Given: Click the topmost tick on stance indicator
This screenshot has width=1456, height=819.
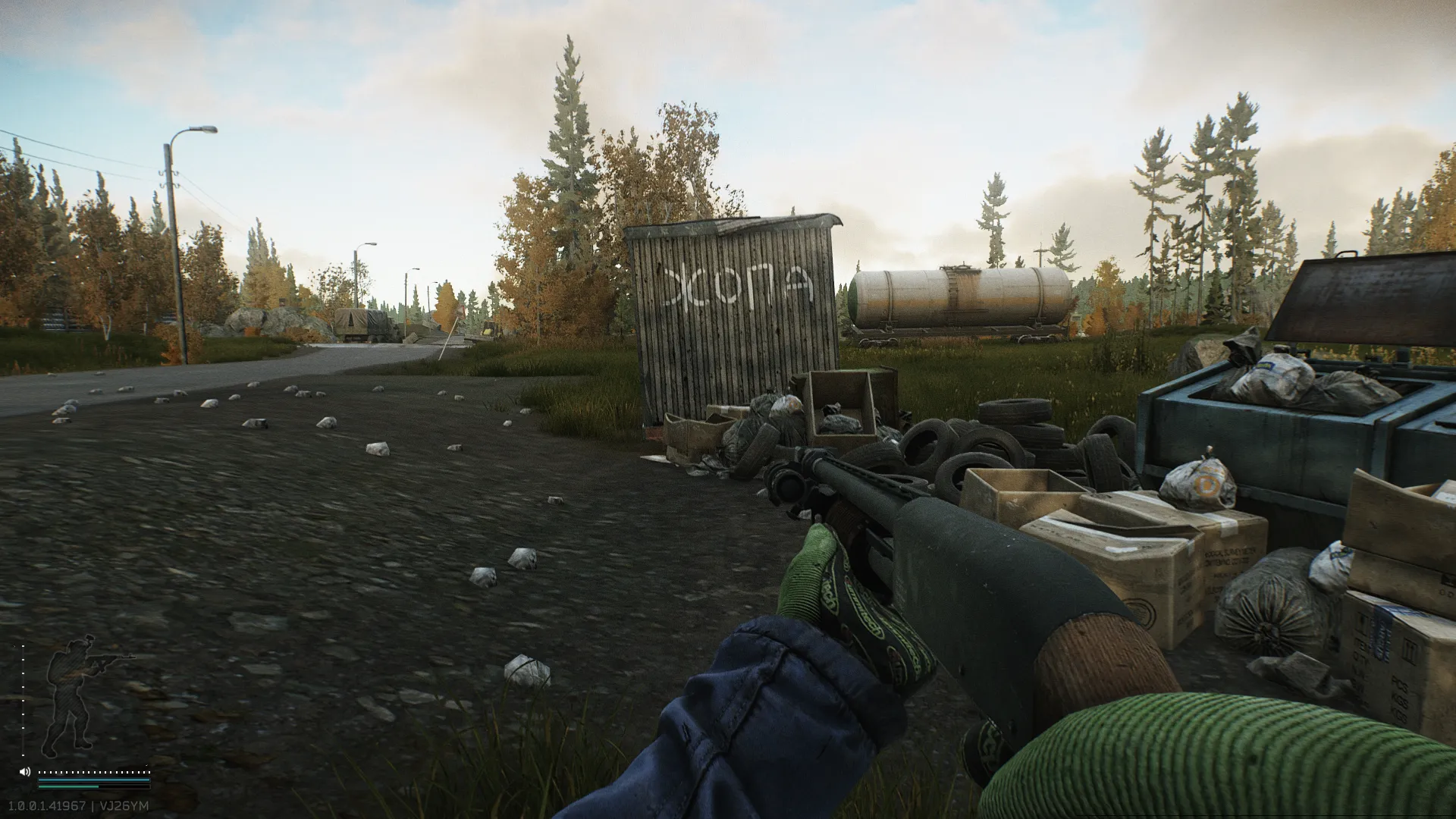Looking at the screenshot, I should coord(23,646).
